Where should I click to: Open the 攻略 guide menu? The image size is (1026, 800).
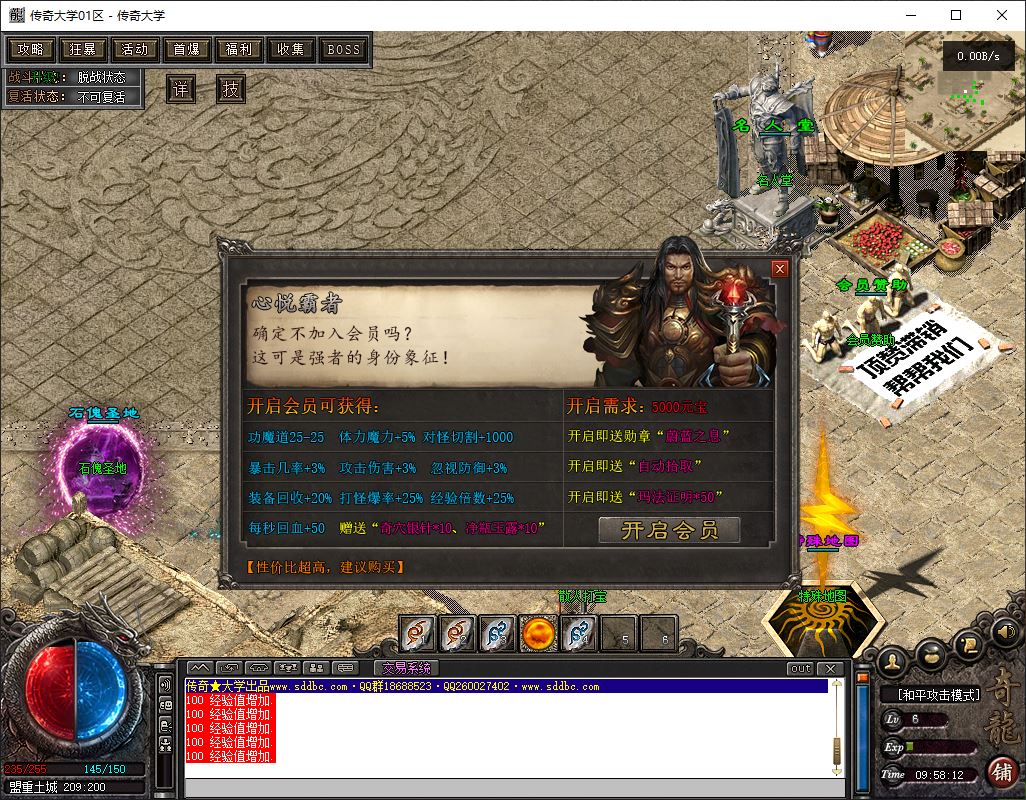pos(31,49)
